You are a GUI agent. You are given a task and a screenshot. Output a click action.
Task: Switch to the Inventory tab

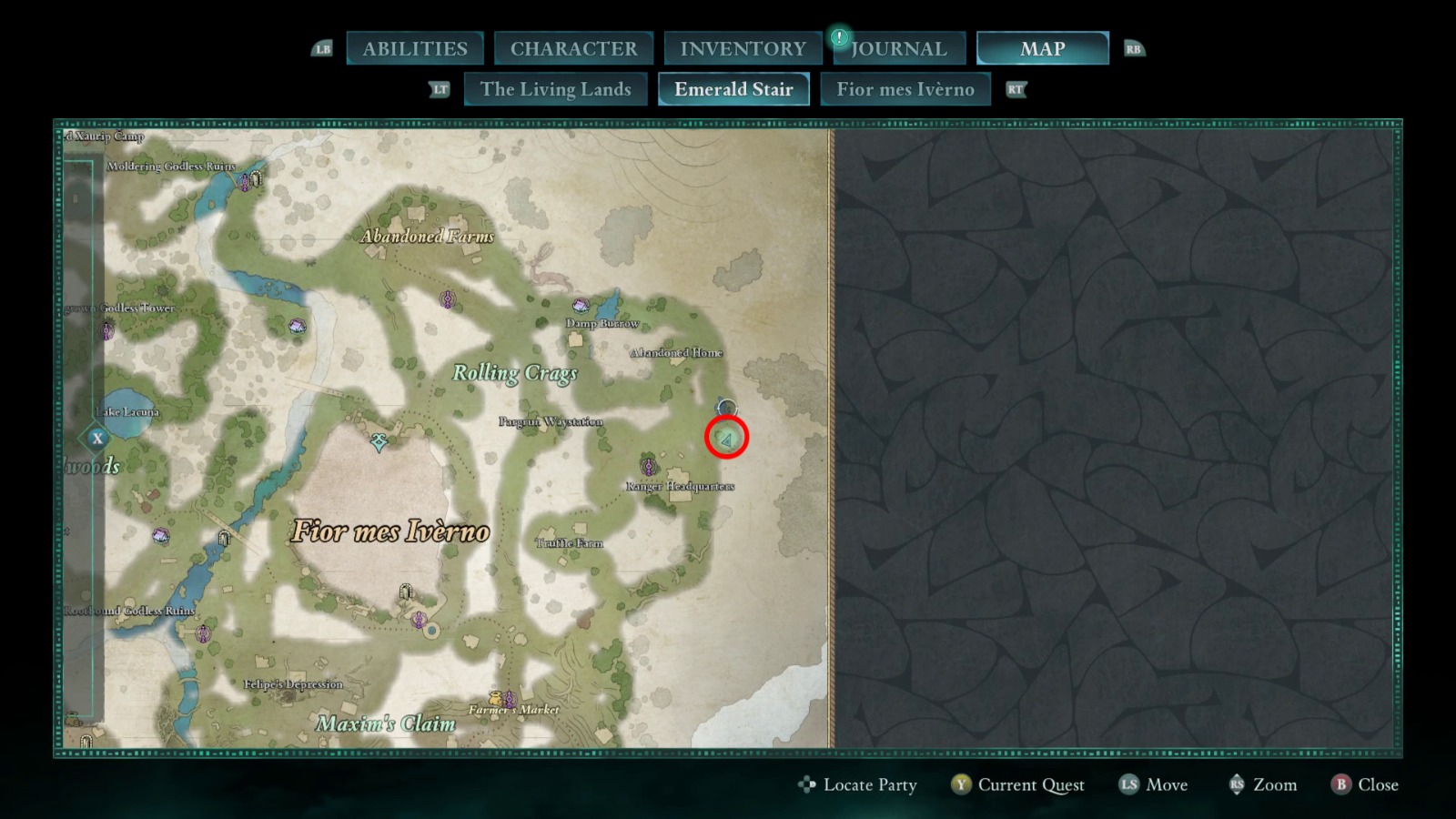click(742, 47)
